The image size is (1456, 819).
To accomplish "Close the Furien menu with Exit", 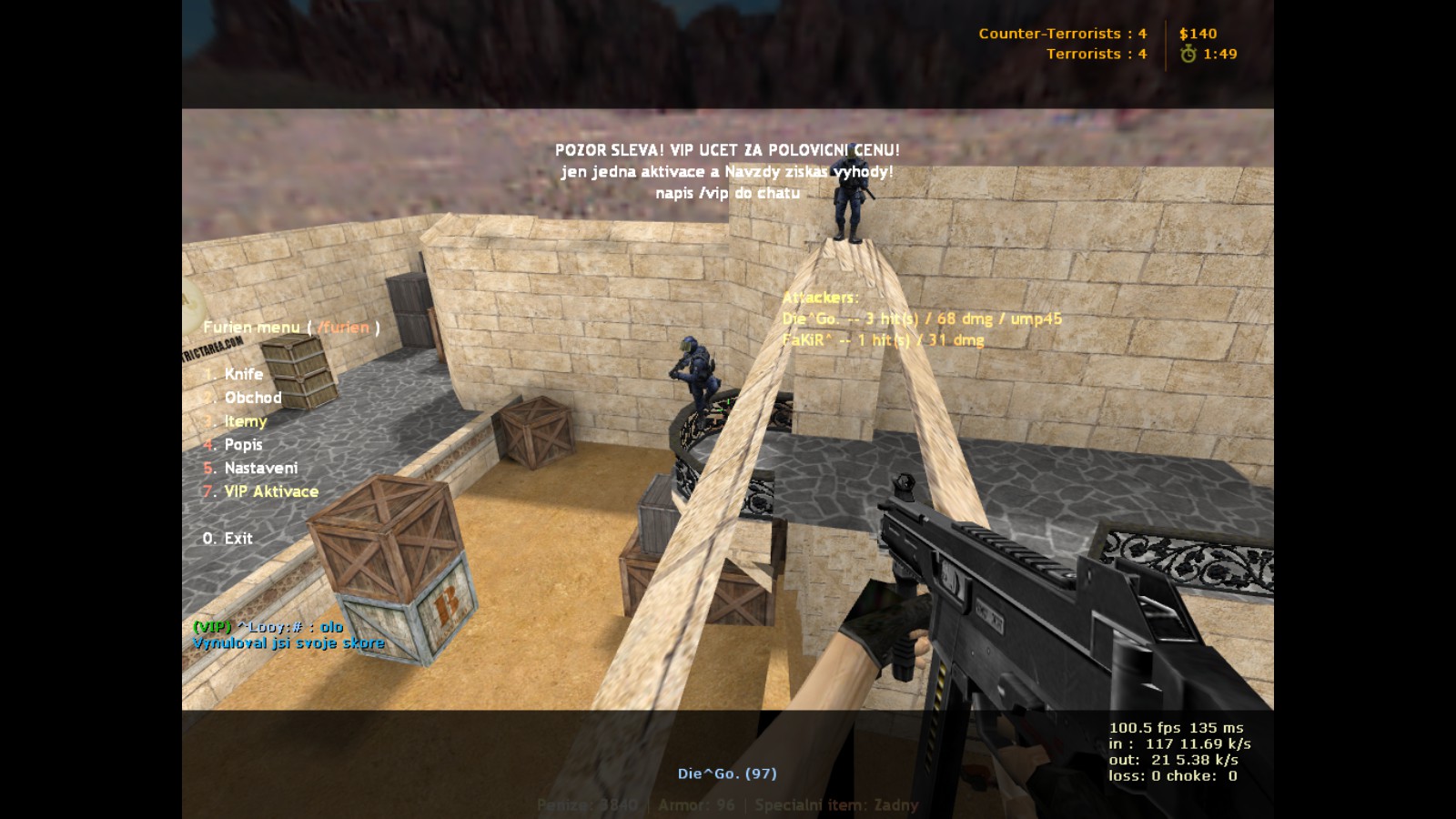I will (238, 539).
